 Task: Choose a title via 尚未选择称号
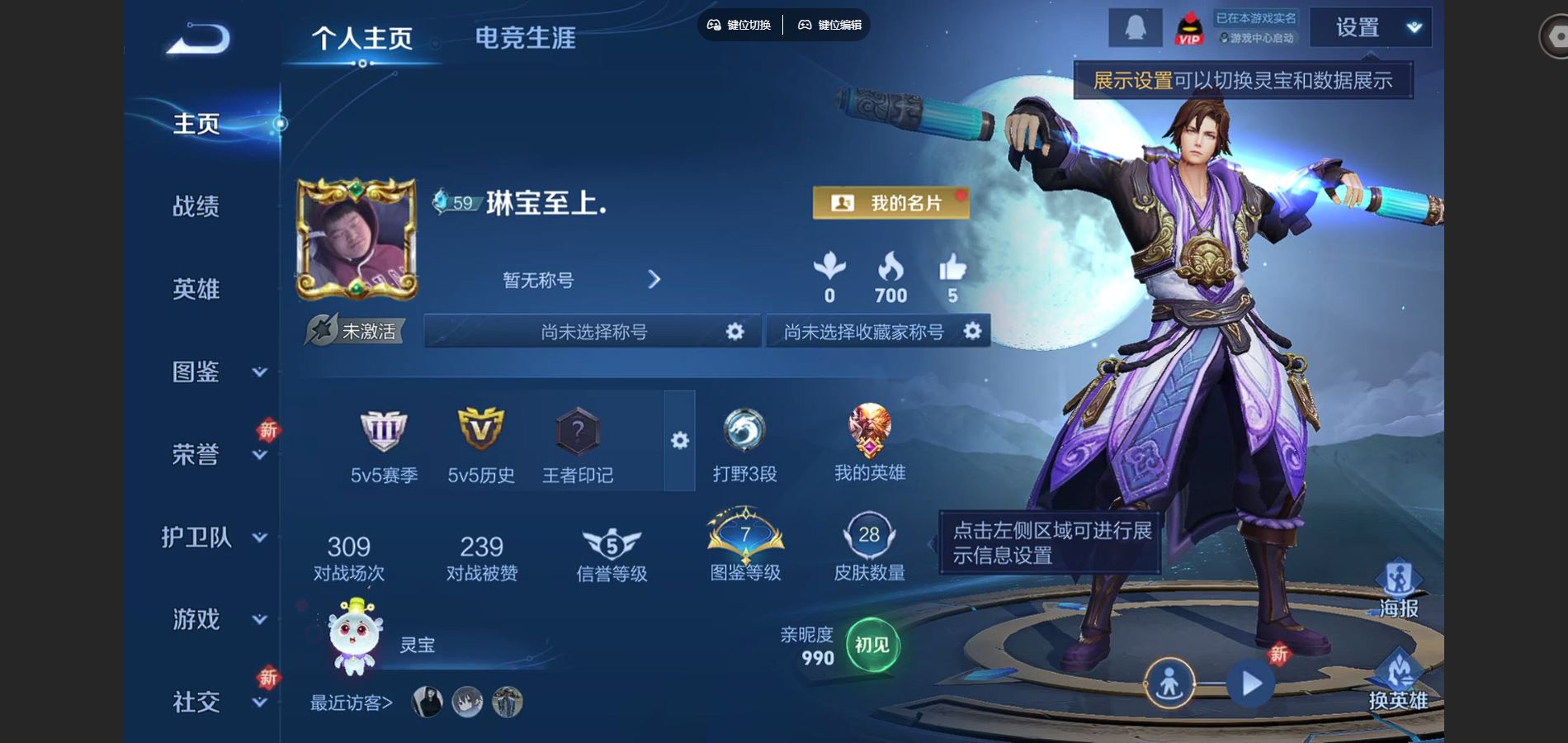[593, 332]
